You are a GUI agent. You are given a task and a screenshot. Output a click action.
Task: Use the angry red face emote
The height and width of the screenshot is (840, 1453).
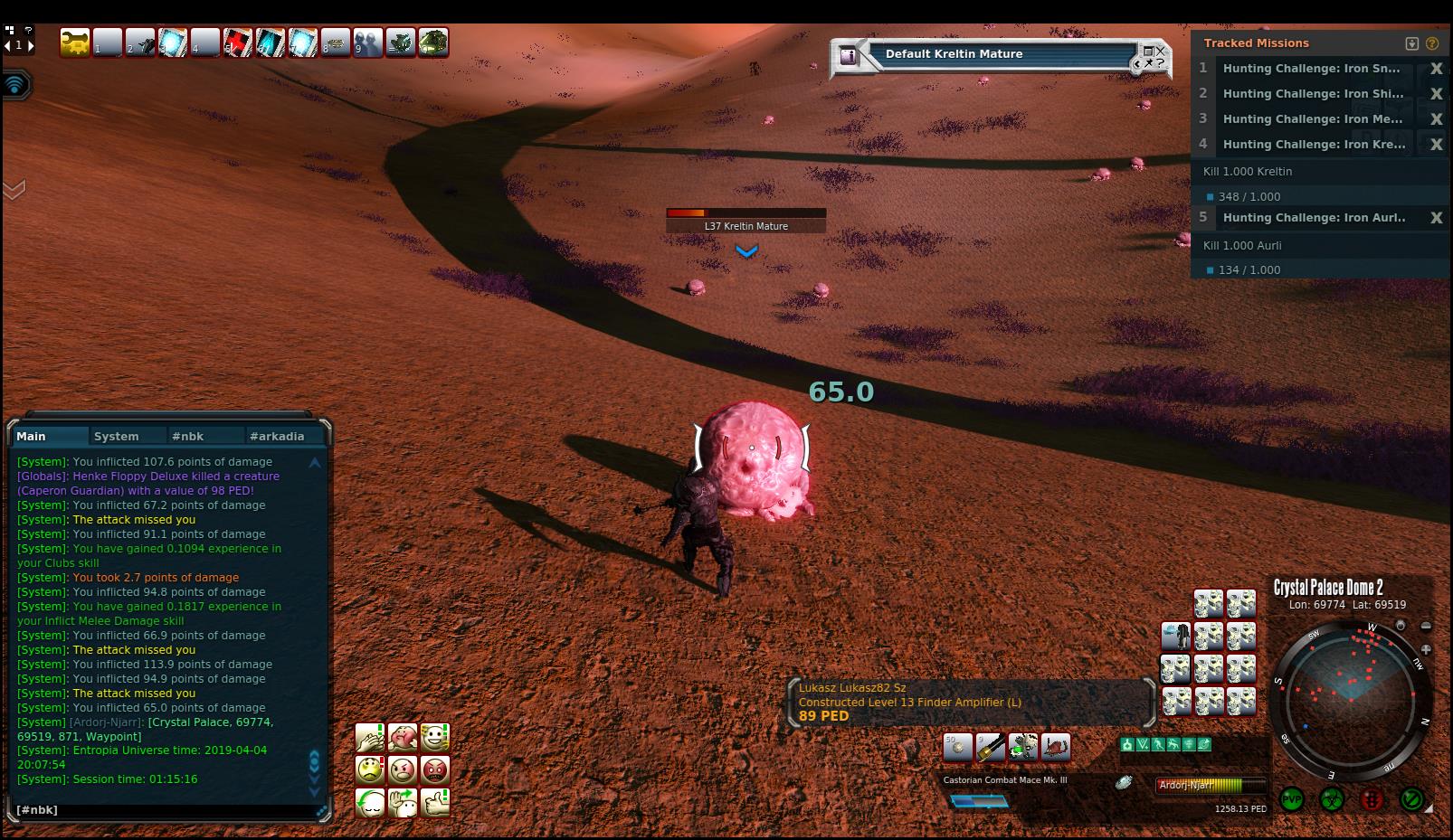click(435, 770)
